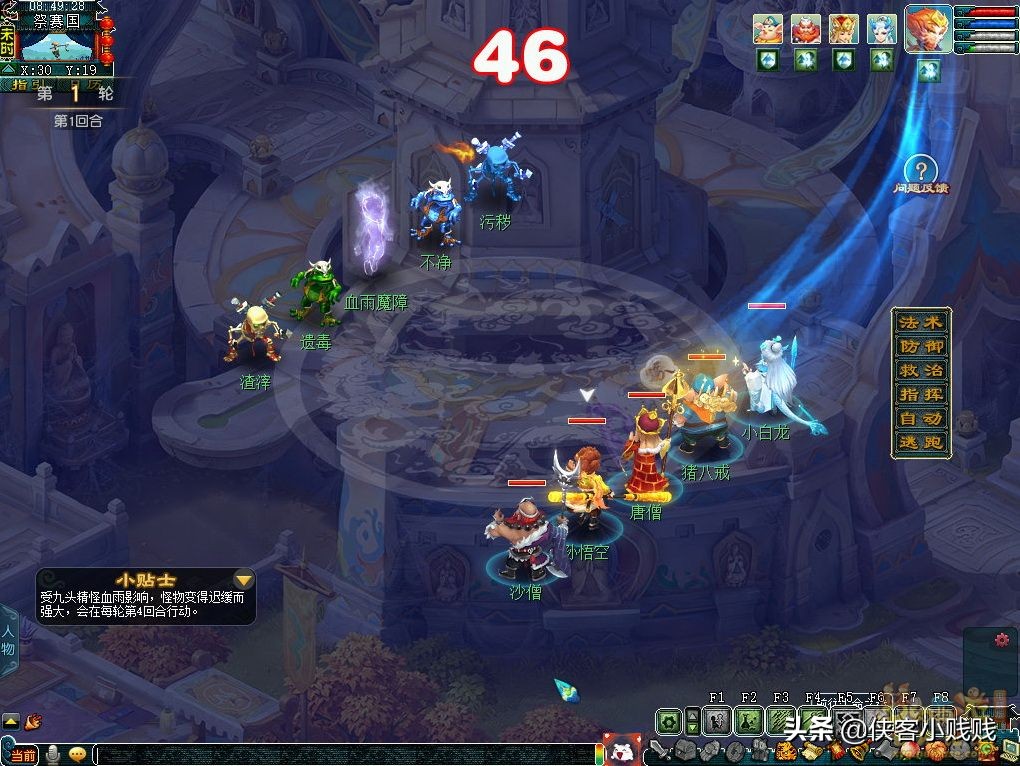Choose the 救治 (Heal) battle command
1020x766 pixels.
920,371
